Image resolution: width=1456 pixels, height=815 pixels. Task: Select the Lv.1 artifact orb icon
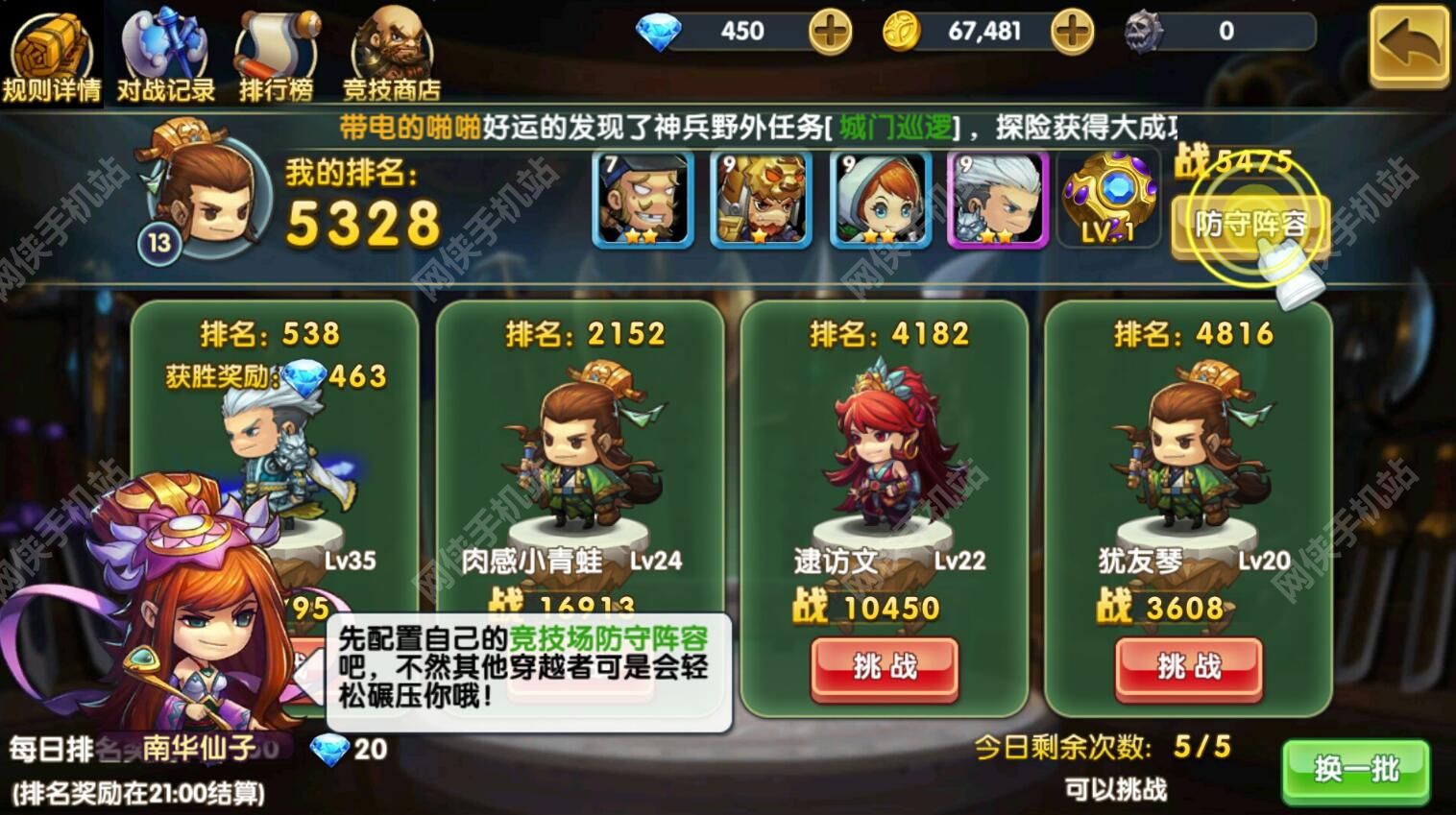[x=1109, y=199]
